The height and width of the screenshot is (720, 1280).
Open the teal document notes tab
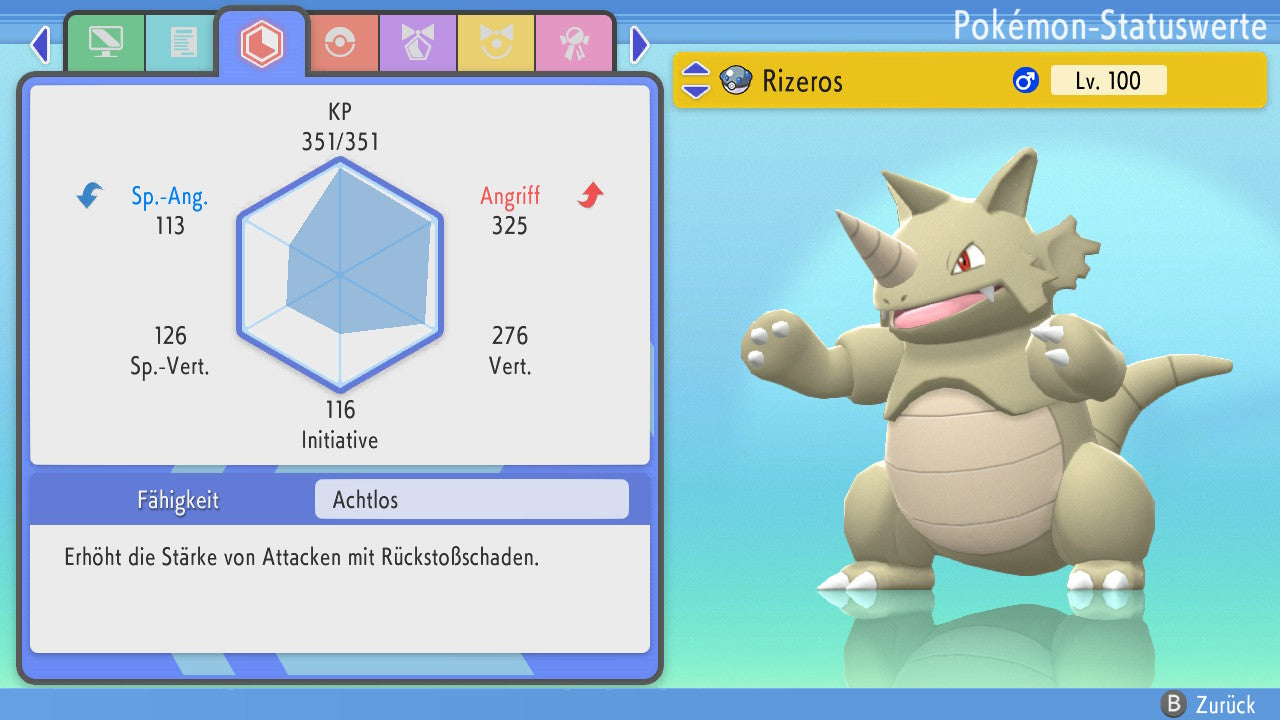pyautogui.click(x=183, y=43)
